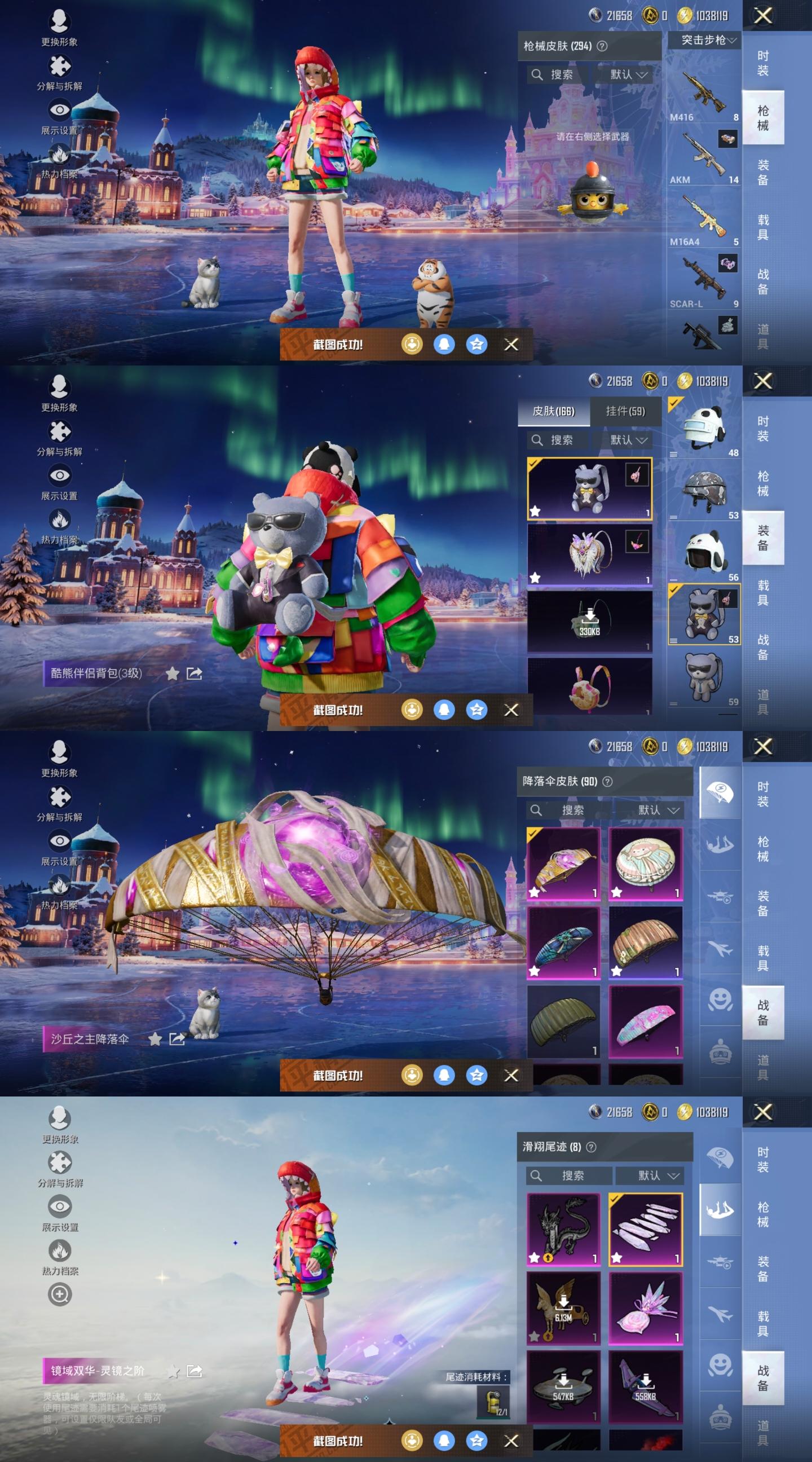812x1462 pixels.
Task: Switch to the 皮肤(166) tab
Action: click(553, 412)
